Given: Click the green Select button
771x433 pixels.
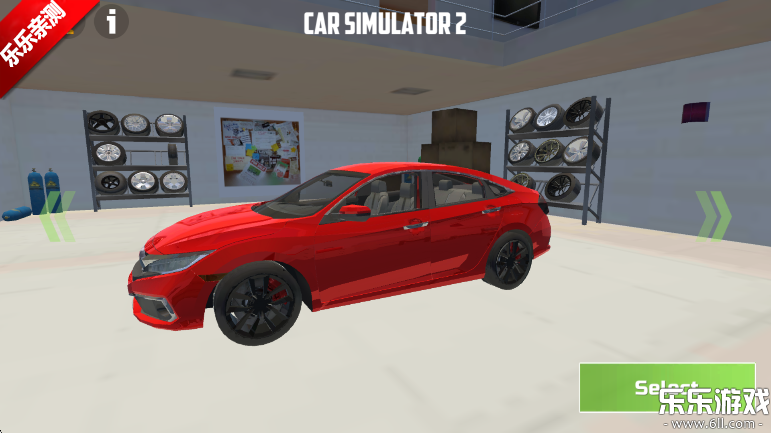Looking at the screenshot, I should coord(666,386).
